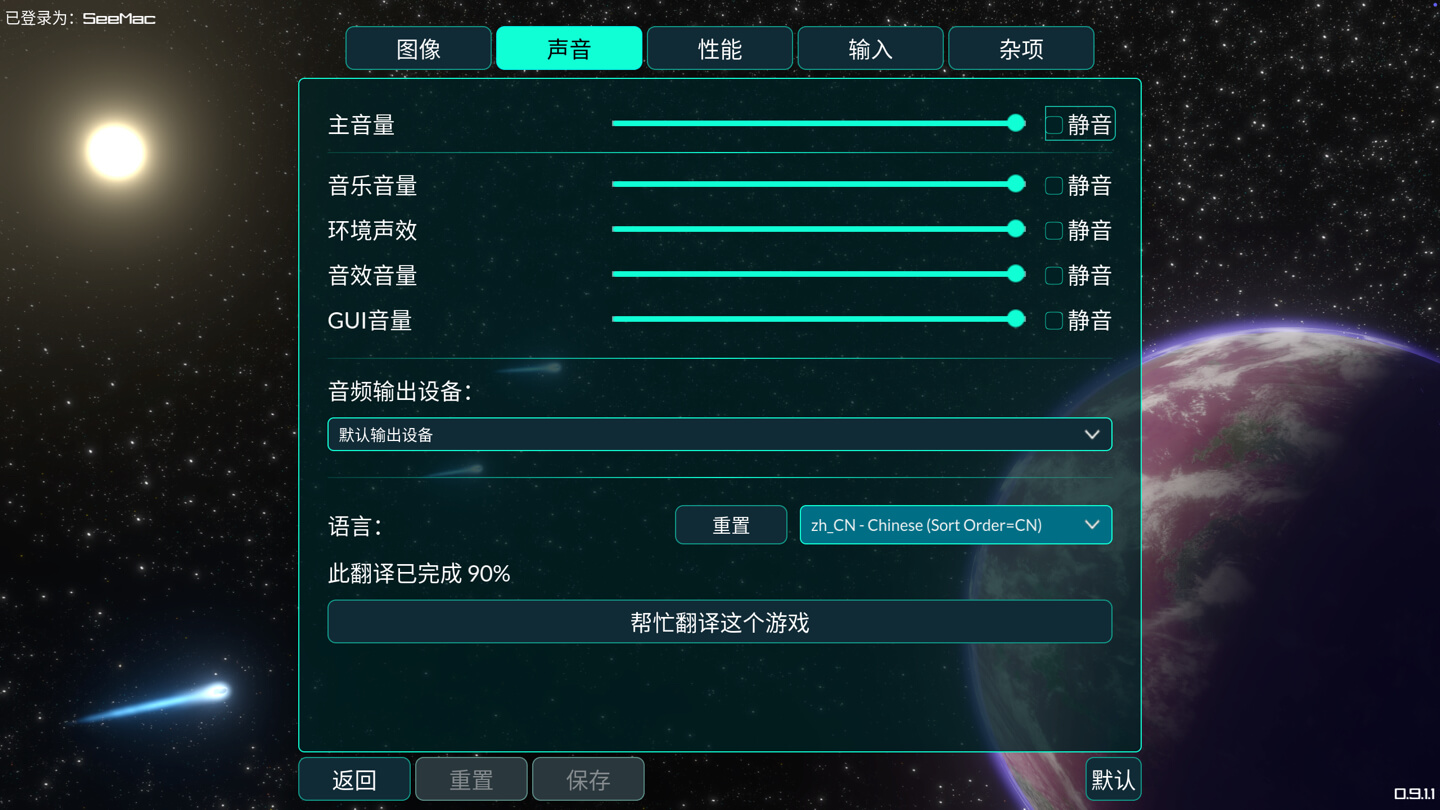Enable 静音 for GUI音量
This screenshot has height=810, width=1440.
[x=1054, y=321]
